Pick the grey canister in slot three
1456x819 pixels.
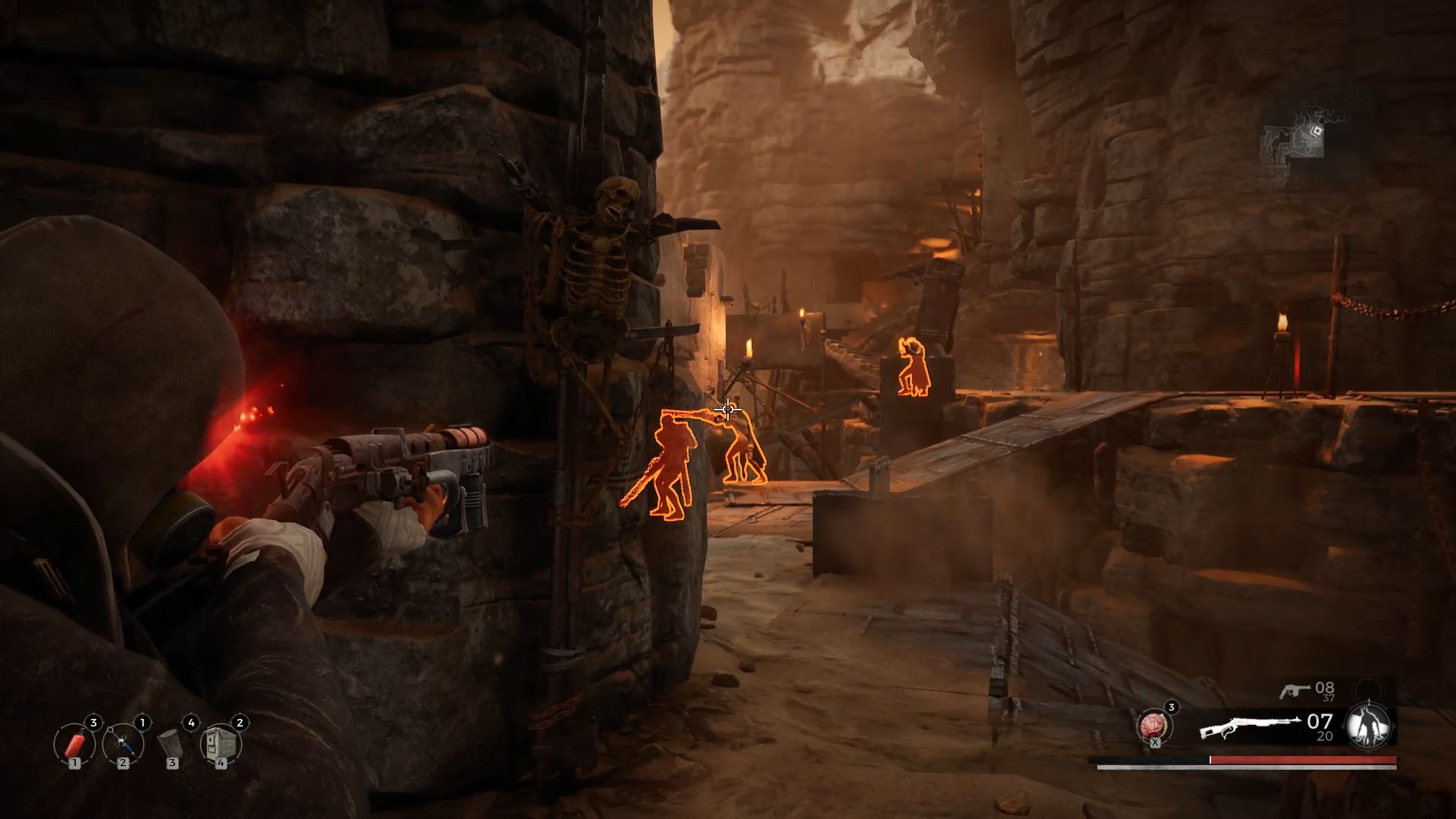pyautogui.click(x=171, y=745)
